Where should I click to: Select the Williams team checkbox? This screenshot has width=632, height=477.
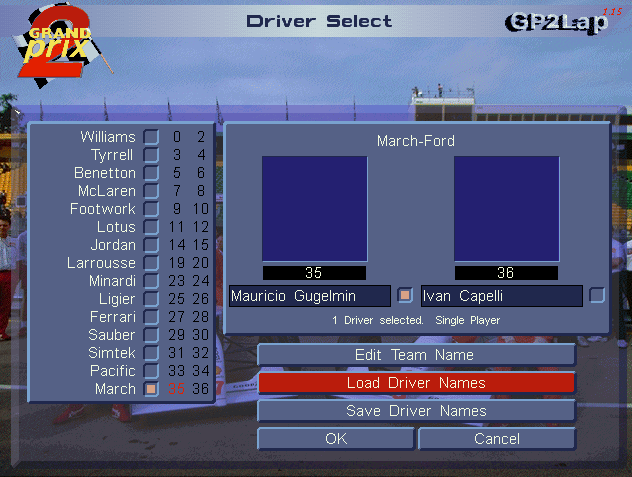[150, 137]
